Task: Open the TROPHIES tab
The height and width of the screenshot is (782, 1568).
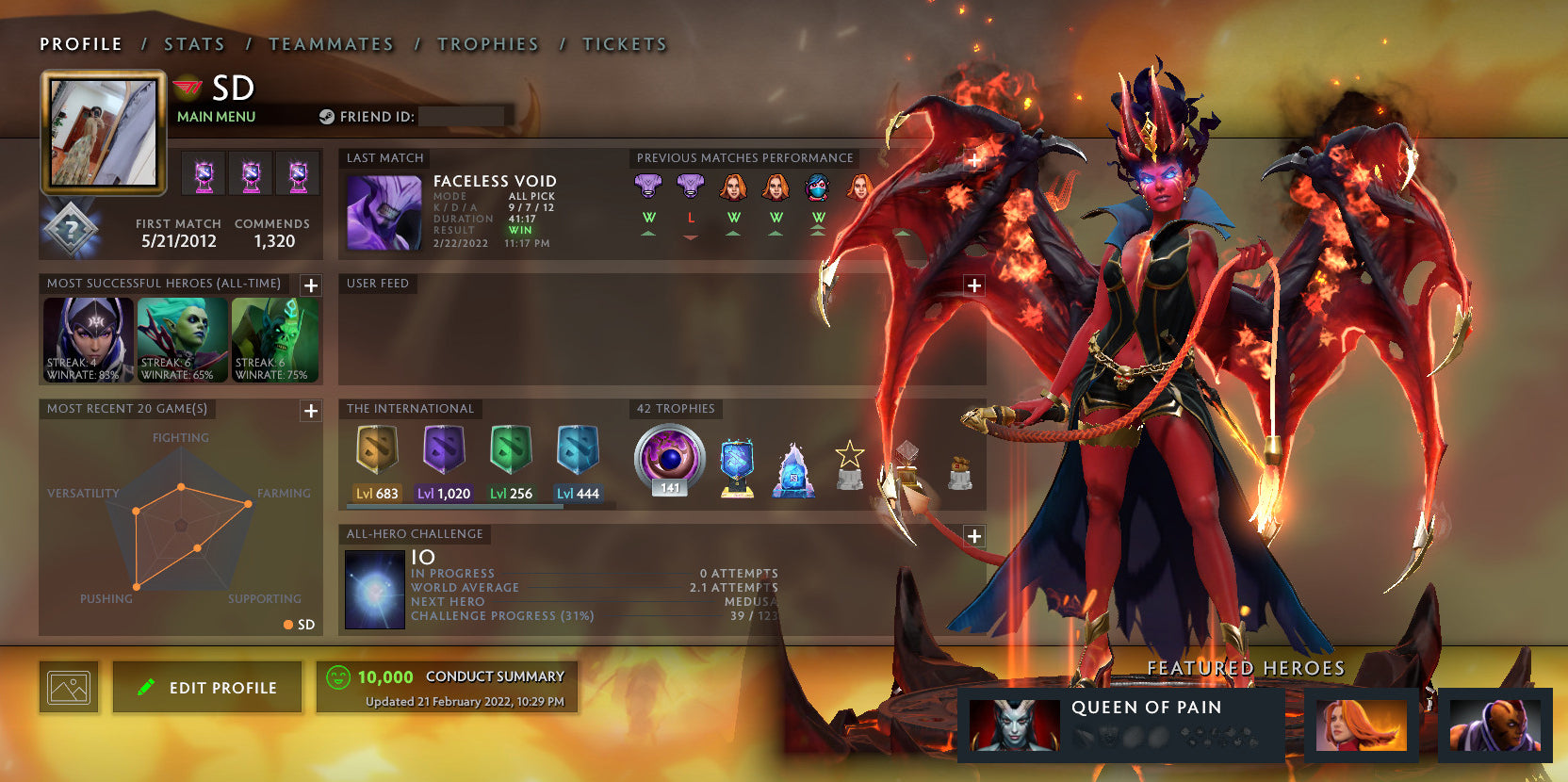Action: 488,43
